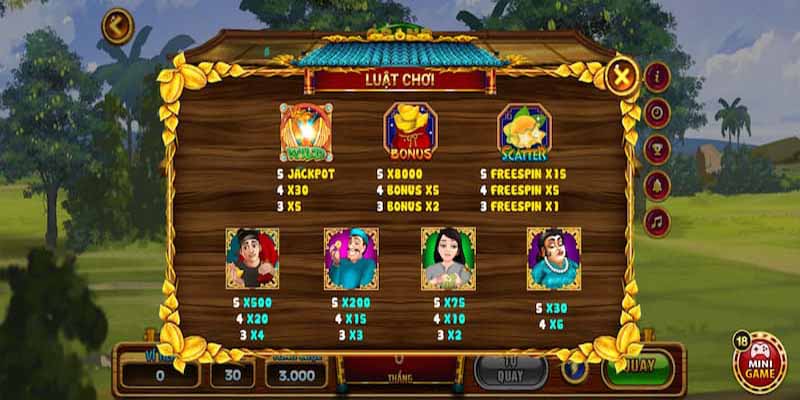800x400 pixels.
Task: Toggle the music note icon
Action: click(x=657, y=220)
